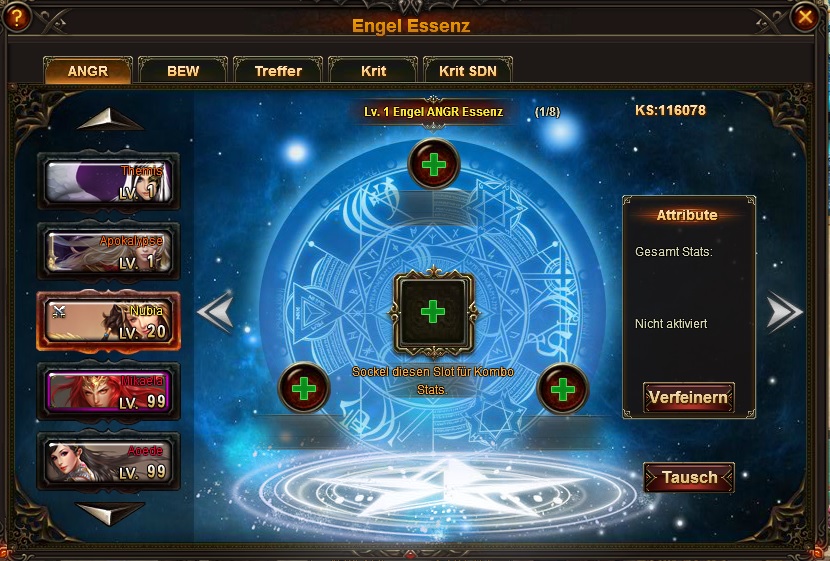The width and height of the screenshot is (830, 561).
Task: Select the Nubia angel entry
Action: coord(108,320)
